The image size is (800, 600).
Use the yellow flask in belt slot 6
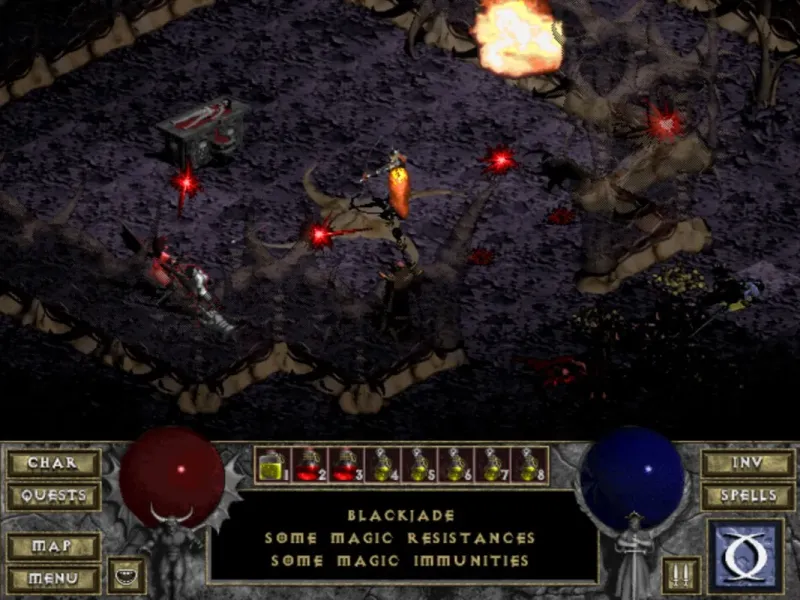pos(455,465)
